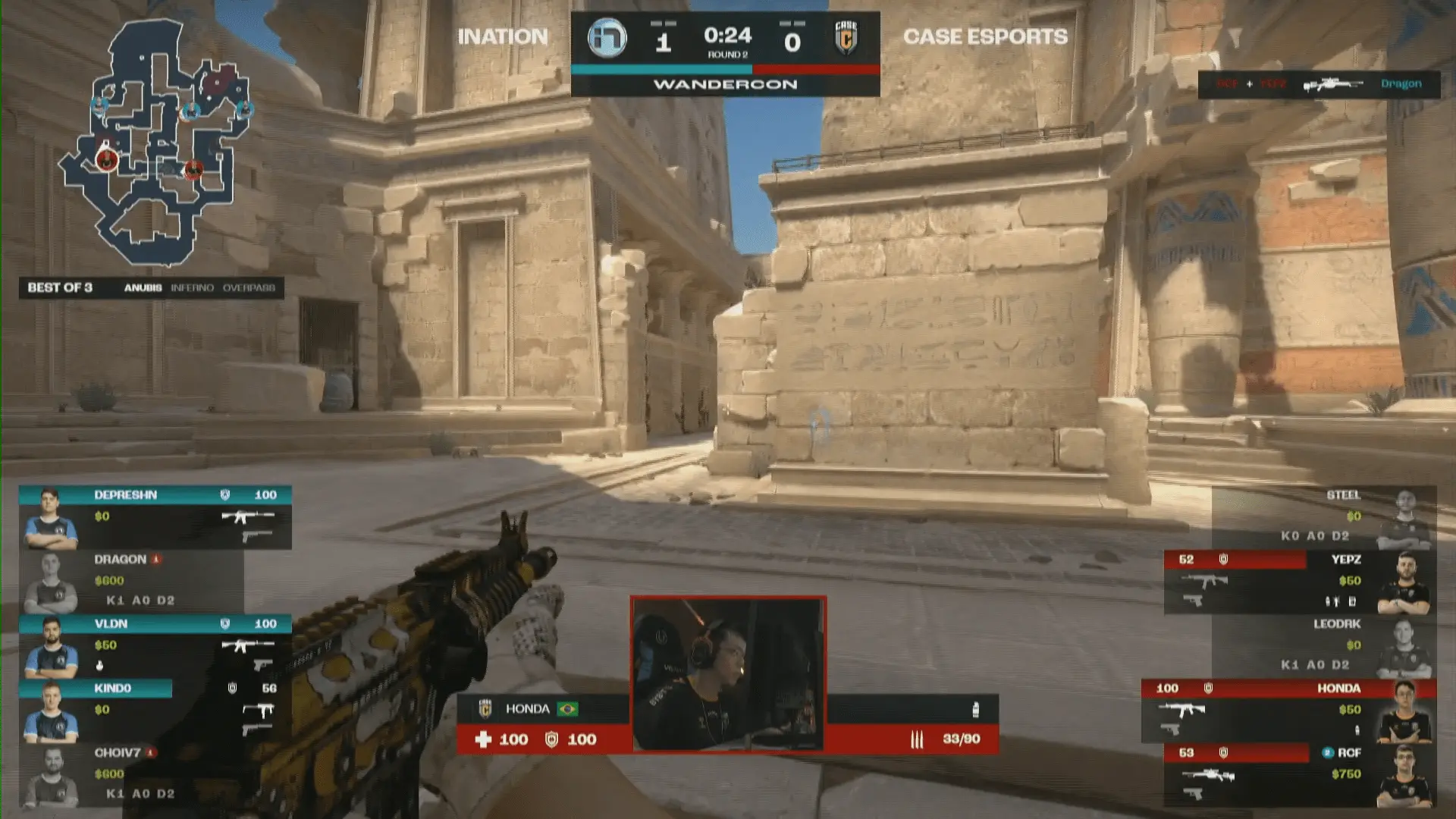Select DEPRESHN's player card
1456x819 pixels.
tap(155, 517)
